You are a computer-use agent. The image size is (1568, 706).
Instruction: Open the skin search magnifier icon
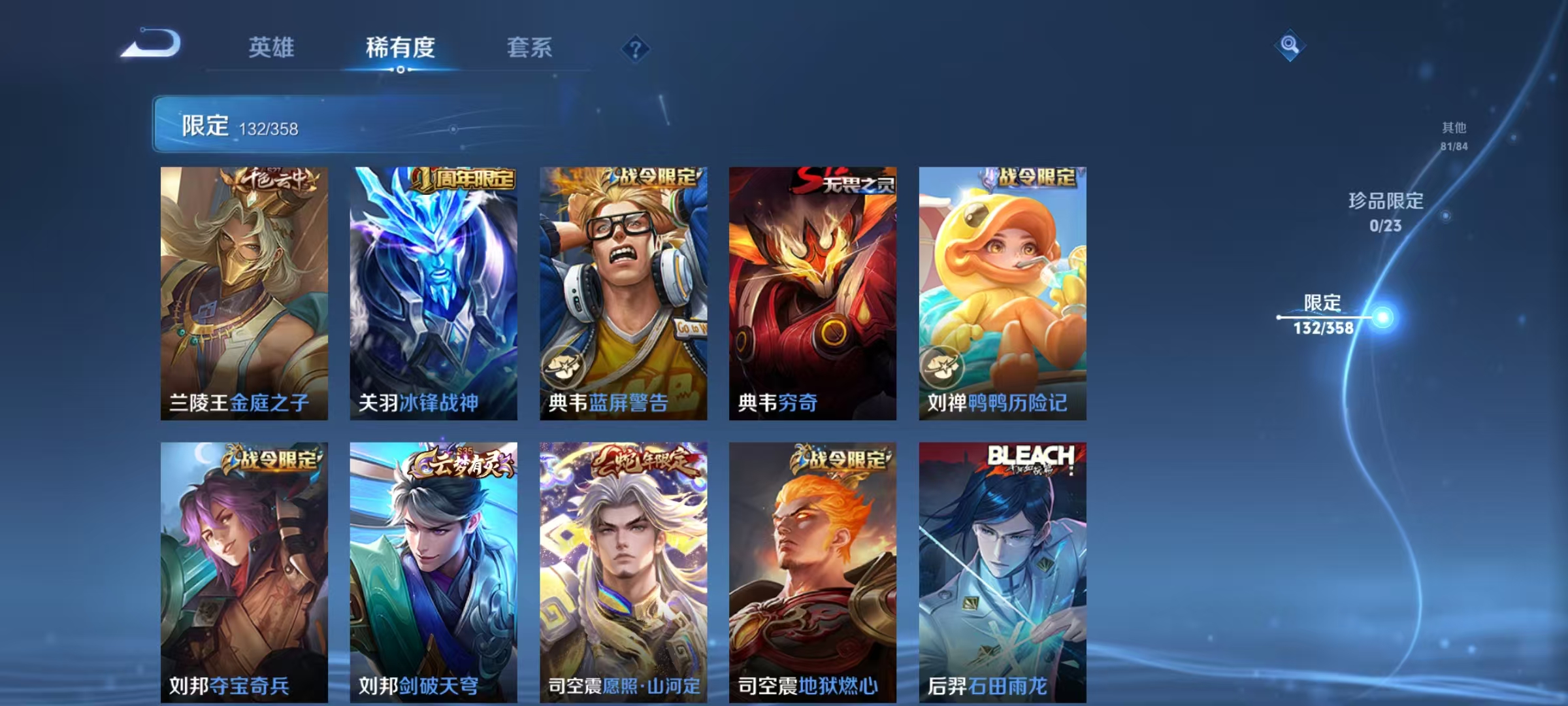click(x=1290, y=44)
